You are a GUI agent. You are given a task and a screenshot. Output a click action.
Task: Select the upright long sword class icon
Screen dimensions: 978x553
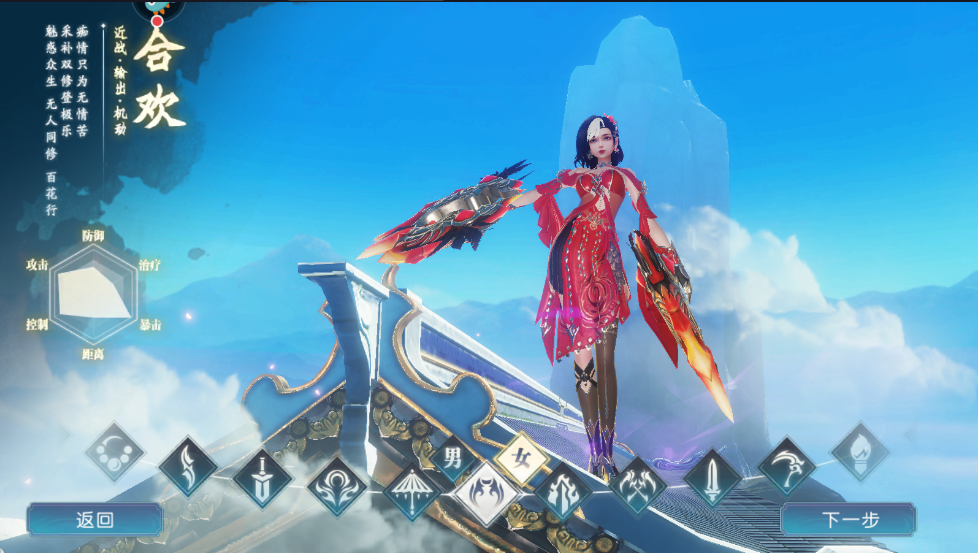[x=712, y=477]
